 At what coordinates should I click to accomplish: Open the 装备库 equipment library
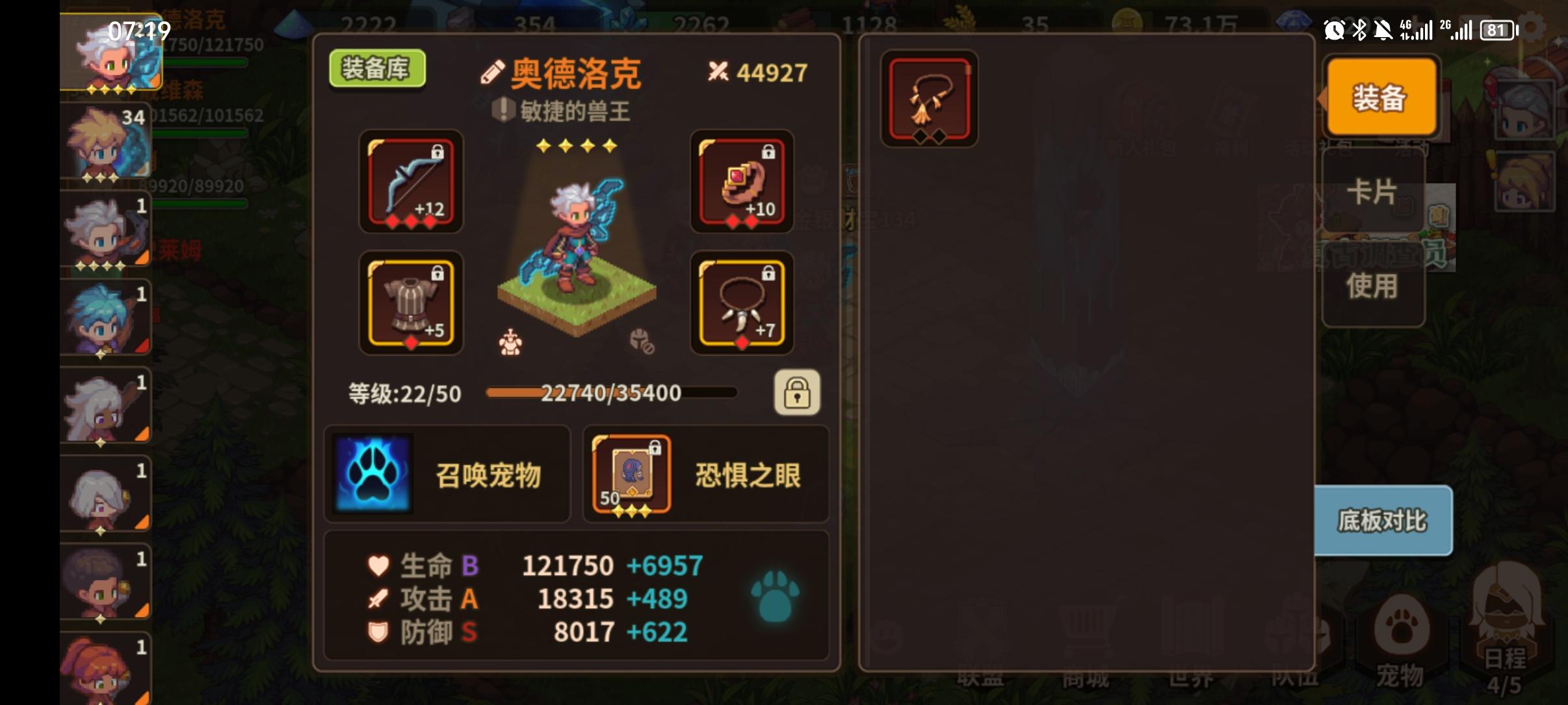(x=377, y=68)
